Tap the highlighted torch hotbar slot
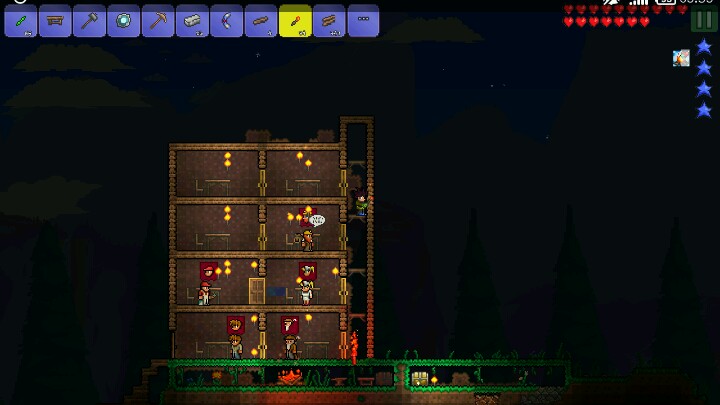 pyautogui.click(x=295, y=20)
